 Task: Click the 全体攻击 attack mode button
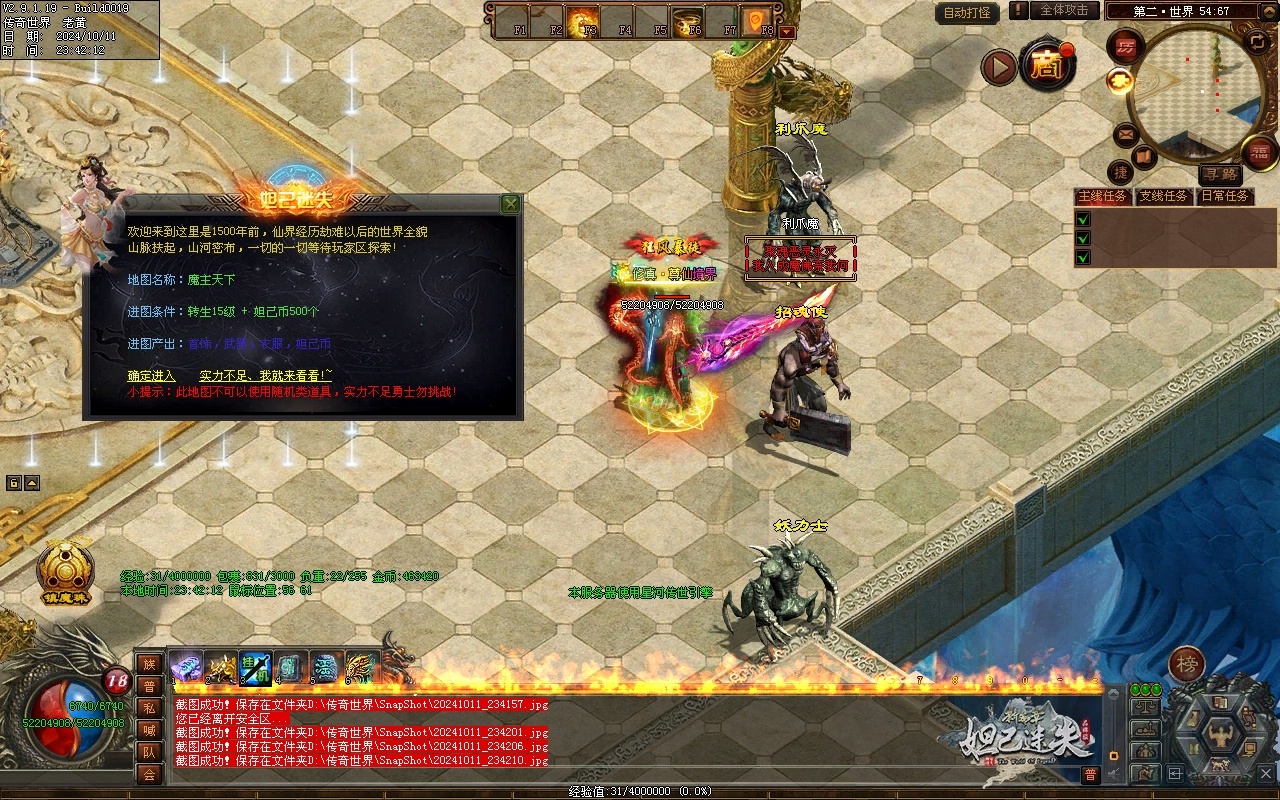click(1064, 10)
